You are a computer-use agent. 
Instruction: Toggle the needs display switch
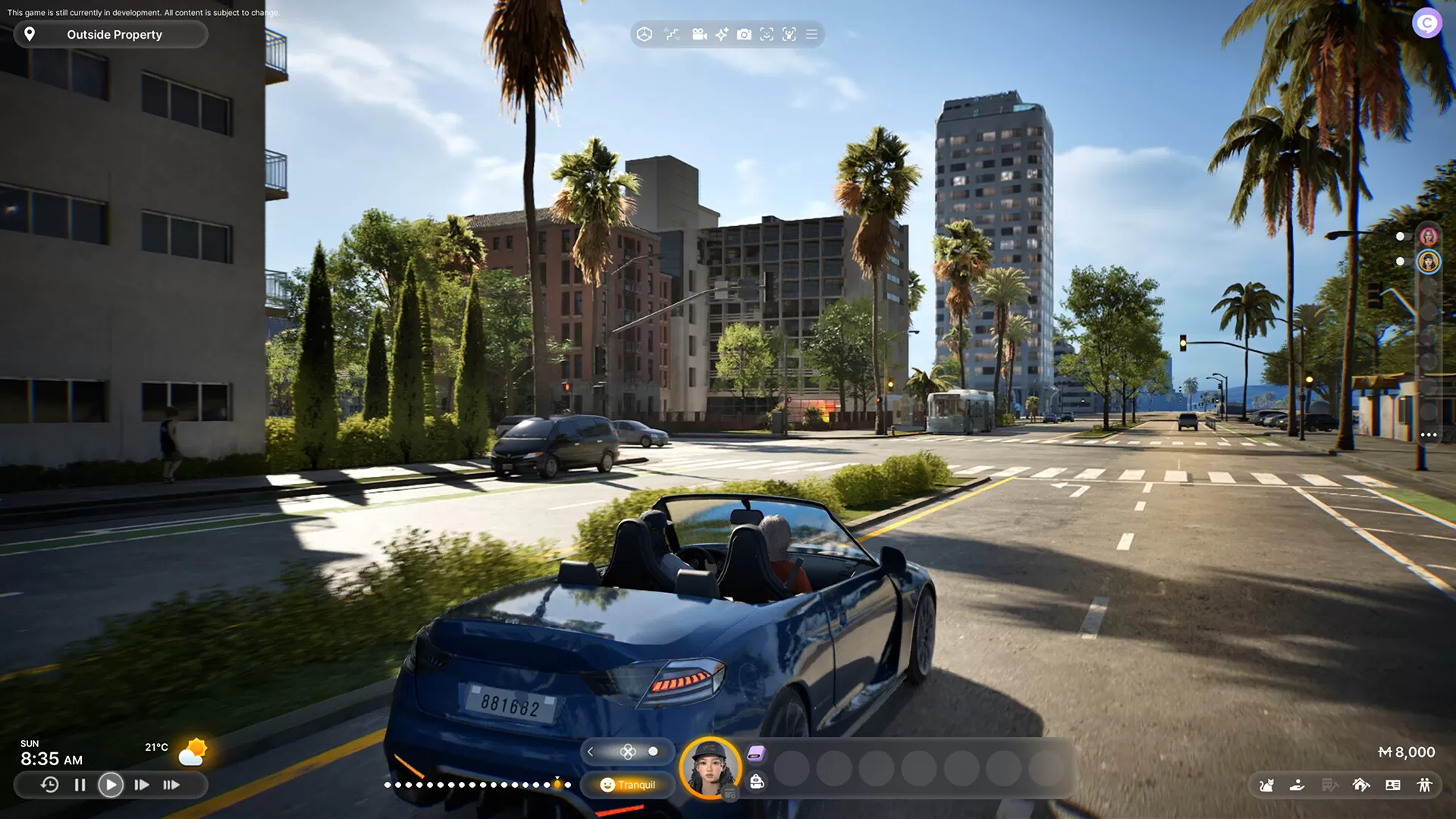tap(653, 752)
